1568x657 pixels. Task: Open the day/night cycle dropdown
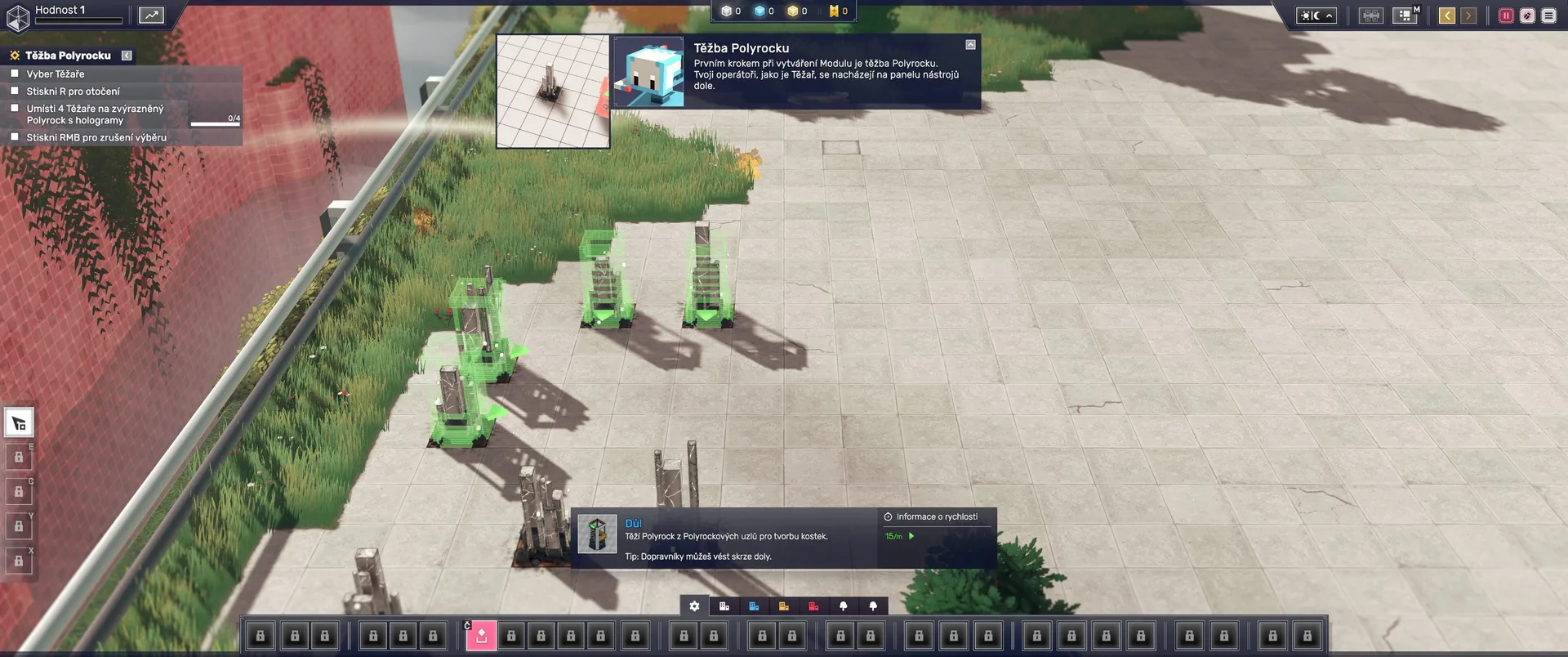click(1316, 16)
